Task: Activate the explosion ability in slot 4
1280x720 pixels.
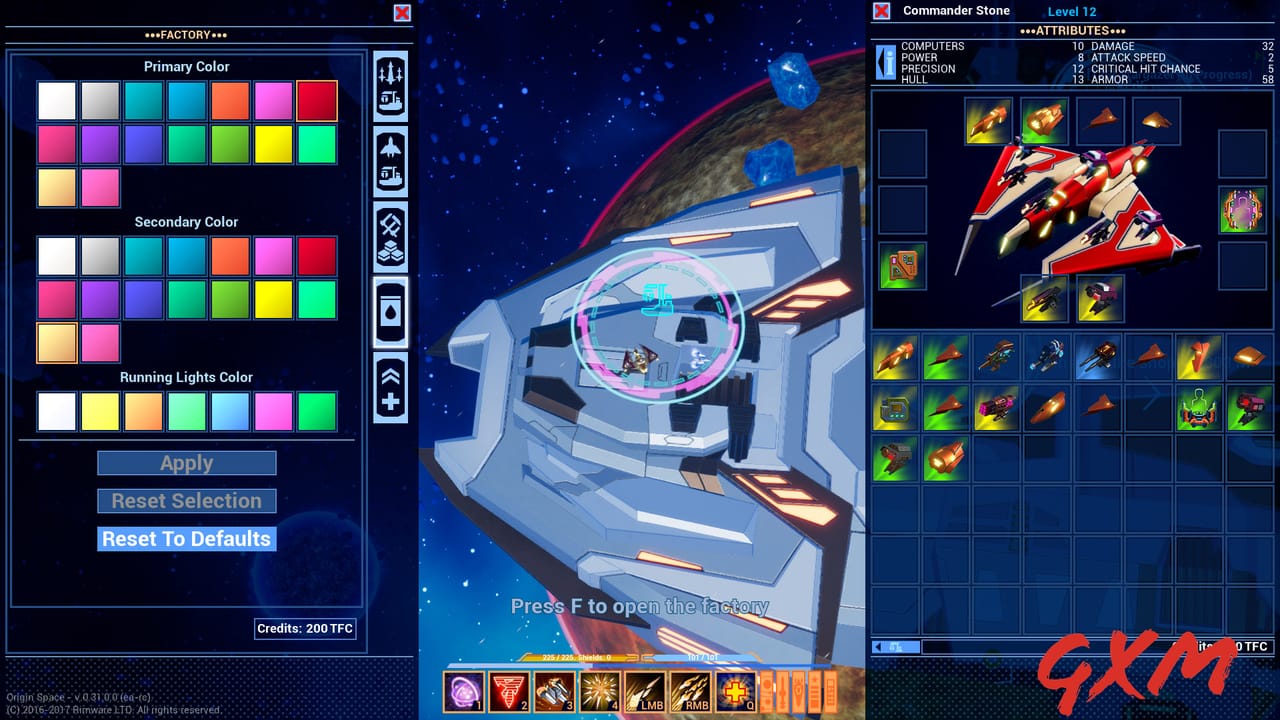Action: (598, 691)
